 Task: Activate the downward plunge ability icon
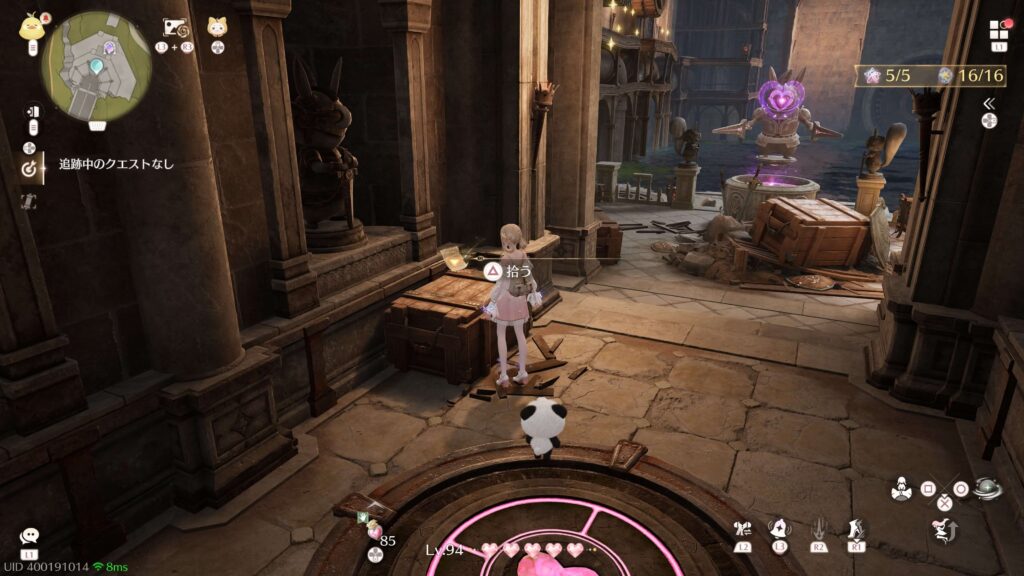pyautogui.click(x=818, y=529)
